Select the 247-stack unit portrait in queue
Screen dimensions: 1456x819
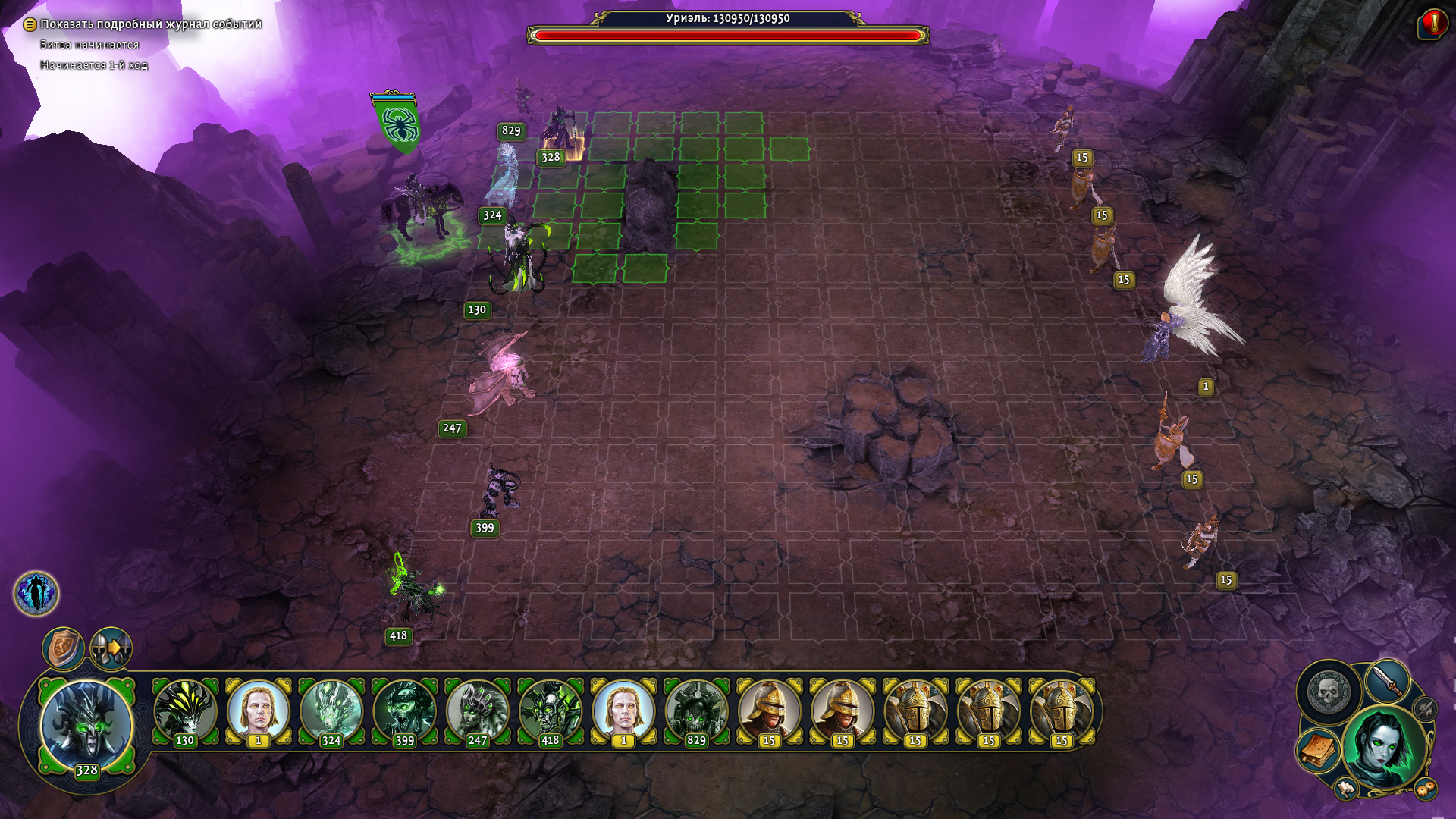pyautogui.click(x=477, y=713)
